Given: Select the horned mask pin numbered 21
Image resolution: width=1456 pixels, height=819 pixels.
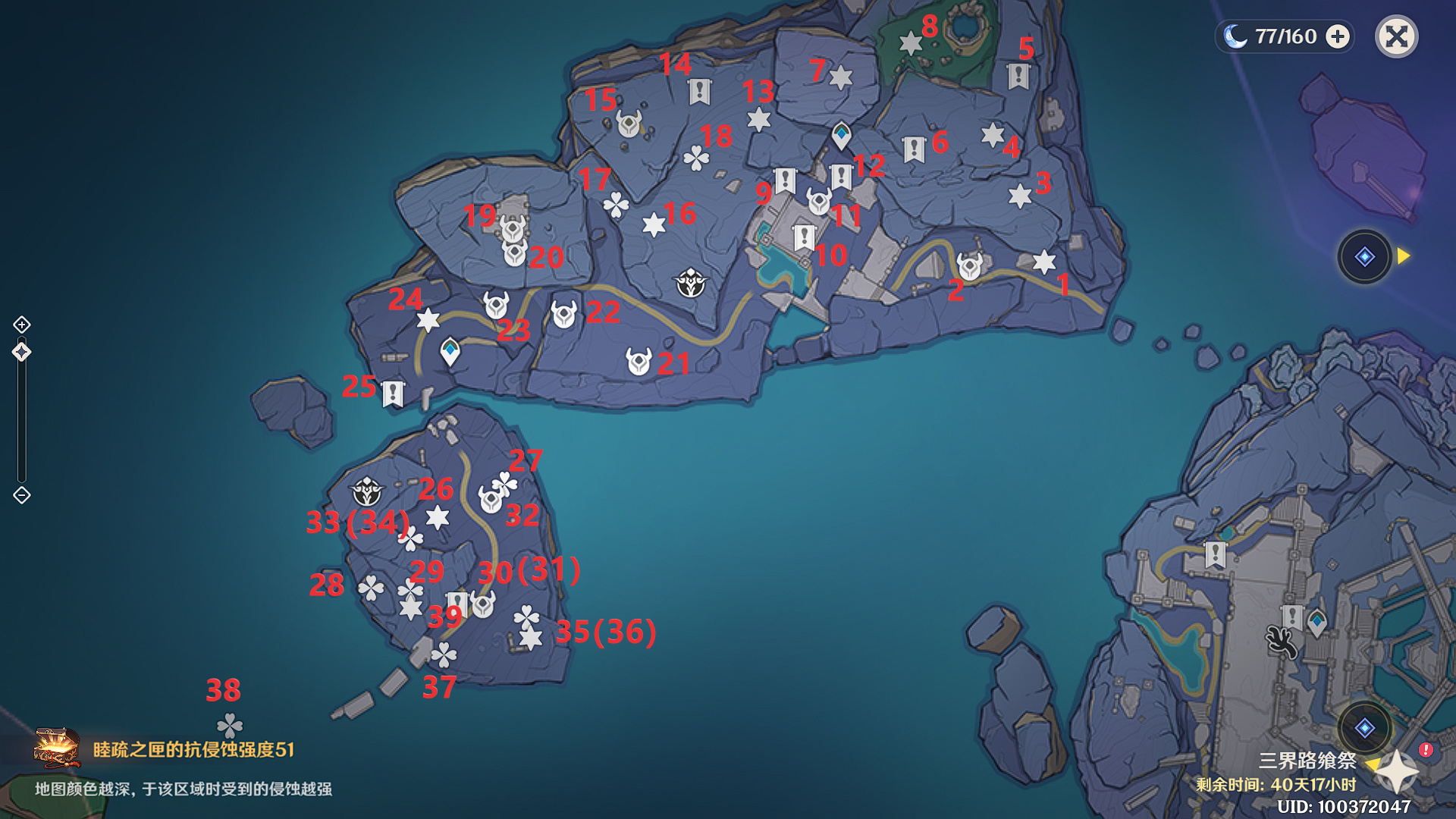Looking at the screenshot, I should pos(639,362).
